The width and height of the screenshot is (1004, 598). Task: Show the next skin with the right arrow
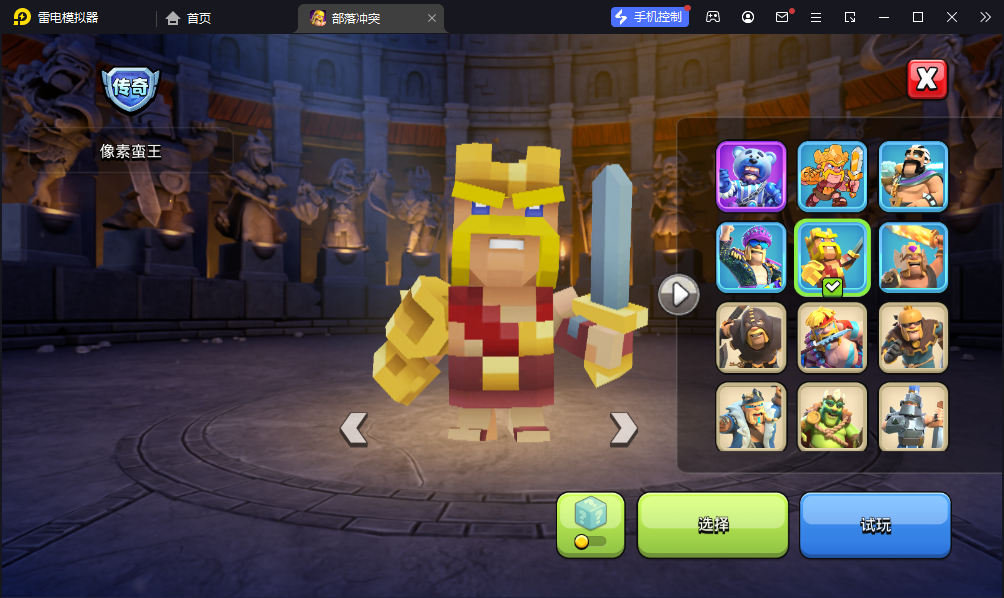[624, 428]
